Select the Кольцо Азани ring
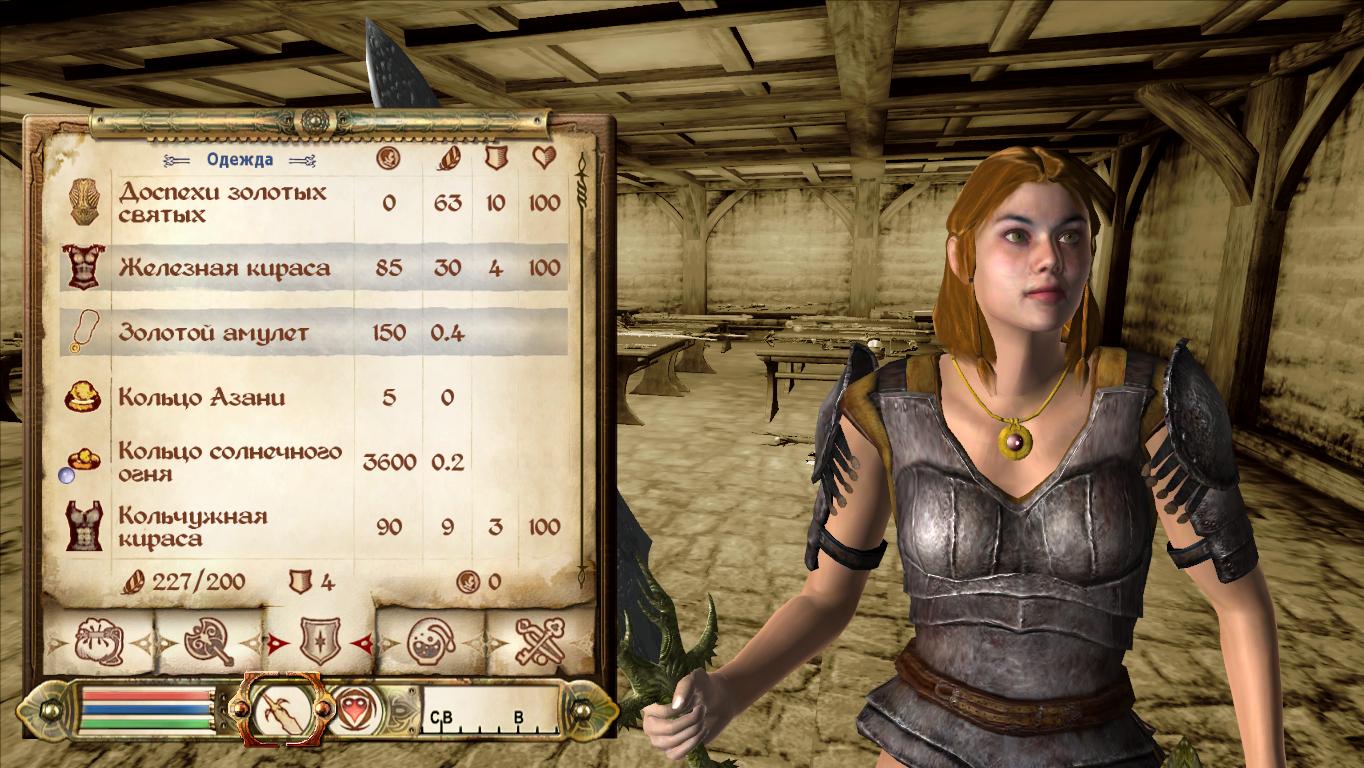The image size is (1364, 768). (x=202, y=398)
